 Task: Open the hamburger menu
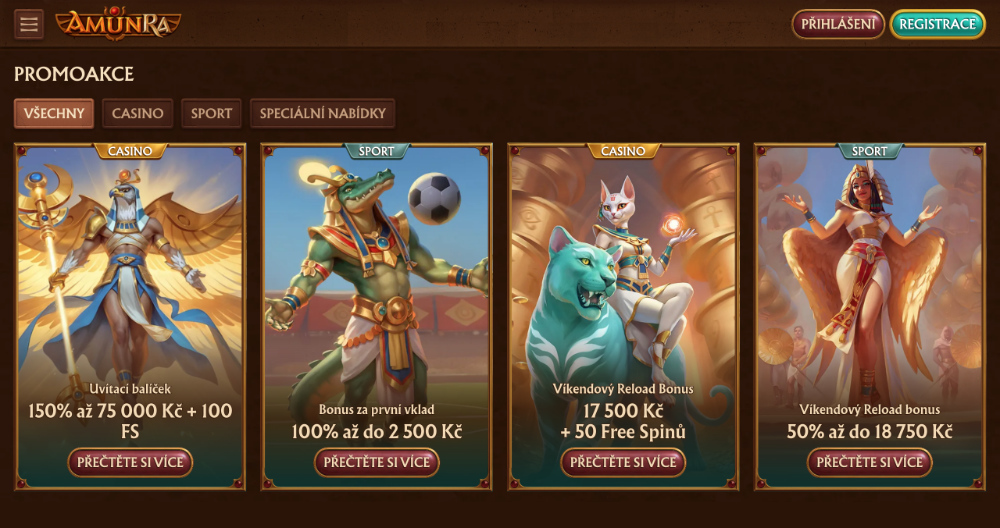click(x=28, y=24)
